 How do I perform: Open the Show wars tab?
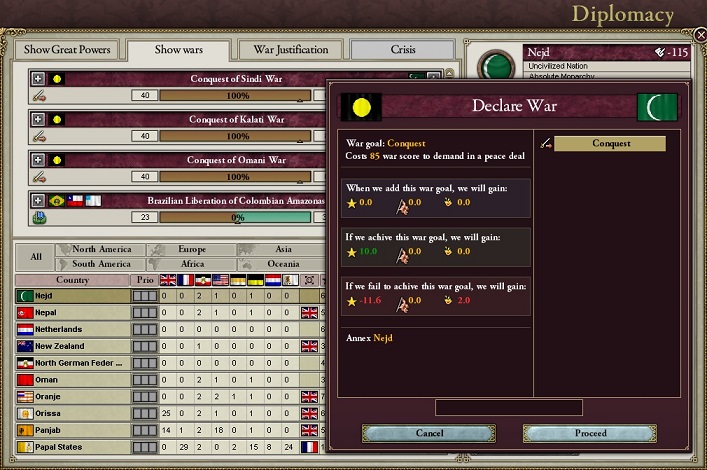point(180,50)
